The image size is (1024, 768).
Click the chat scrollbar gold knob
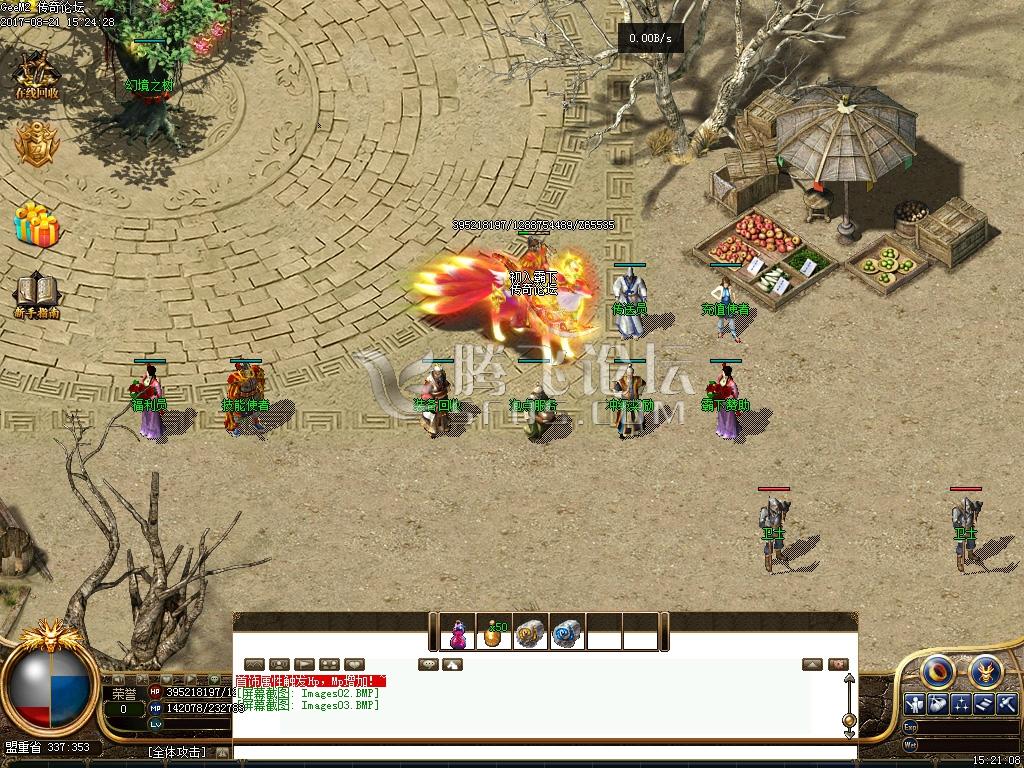click(x=849, y=719)
